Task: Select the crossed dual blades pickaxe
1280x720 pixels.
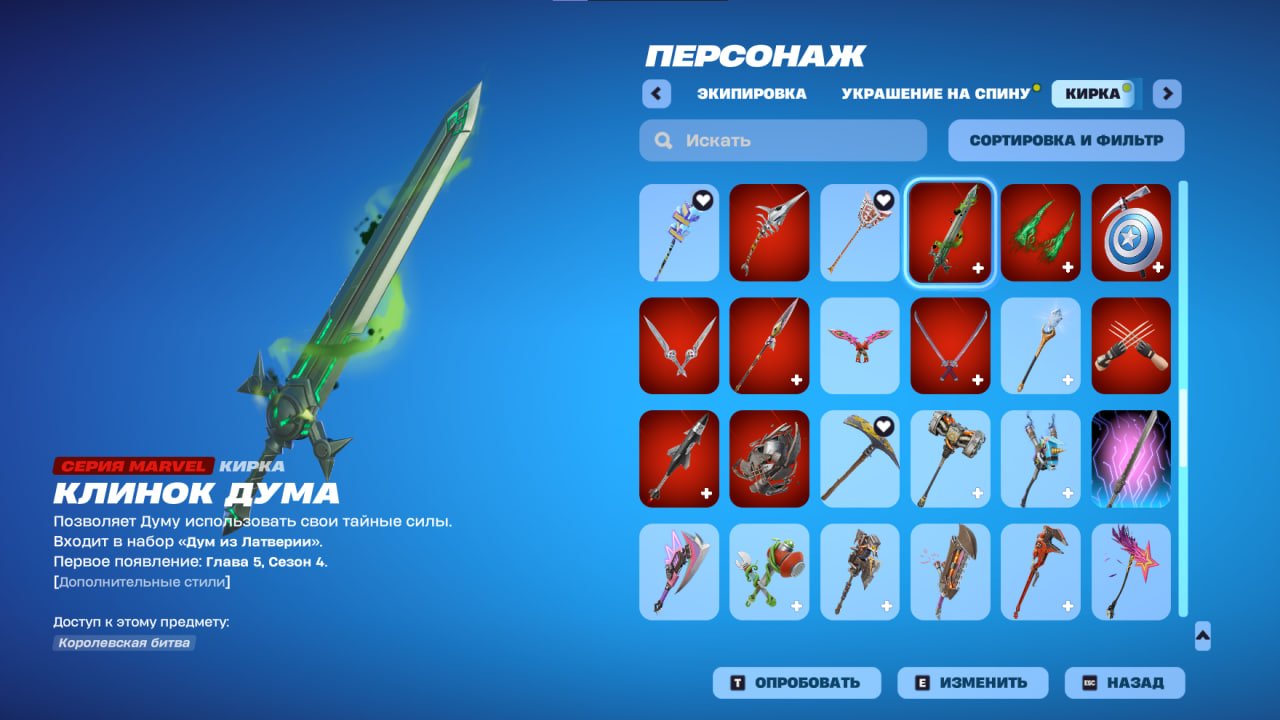Action: (x=949, y=346)
